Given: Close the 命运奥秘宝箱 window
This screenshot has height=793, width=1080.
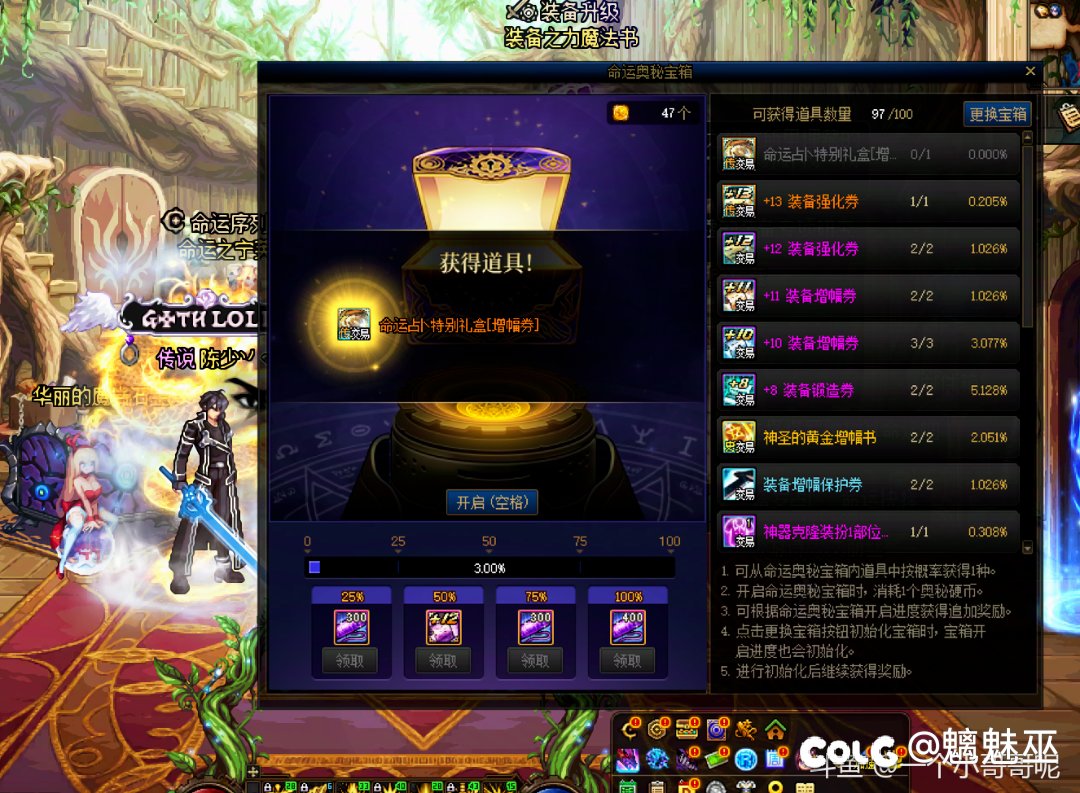Looking at the screenshot, I should click(1030, 72).
